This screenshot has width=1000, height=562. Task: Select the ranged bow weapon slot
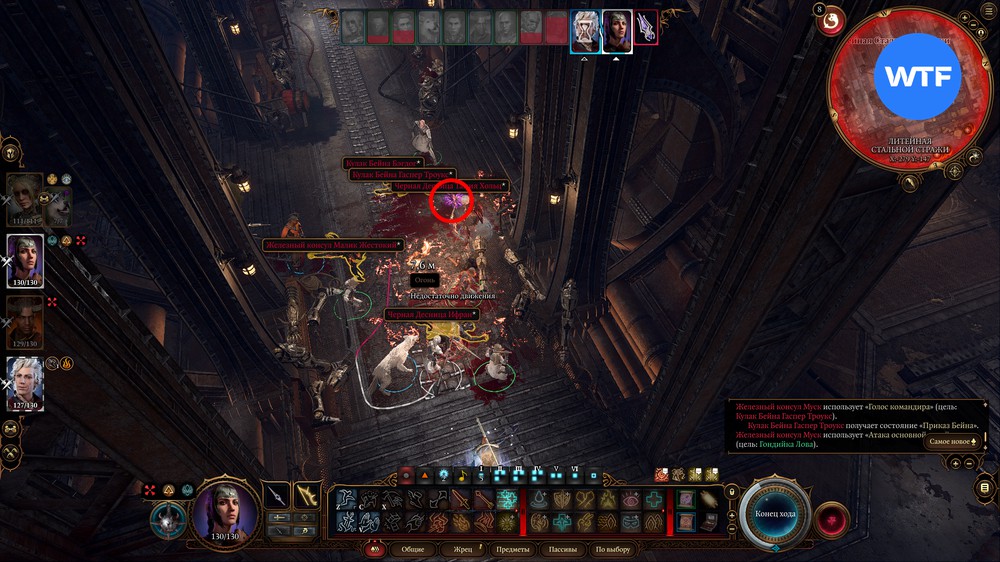[307, 495]
